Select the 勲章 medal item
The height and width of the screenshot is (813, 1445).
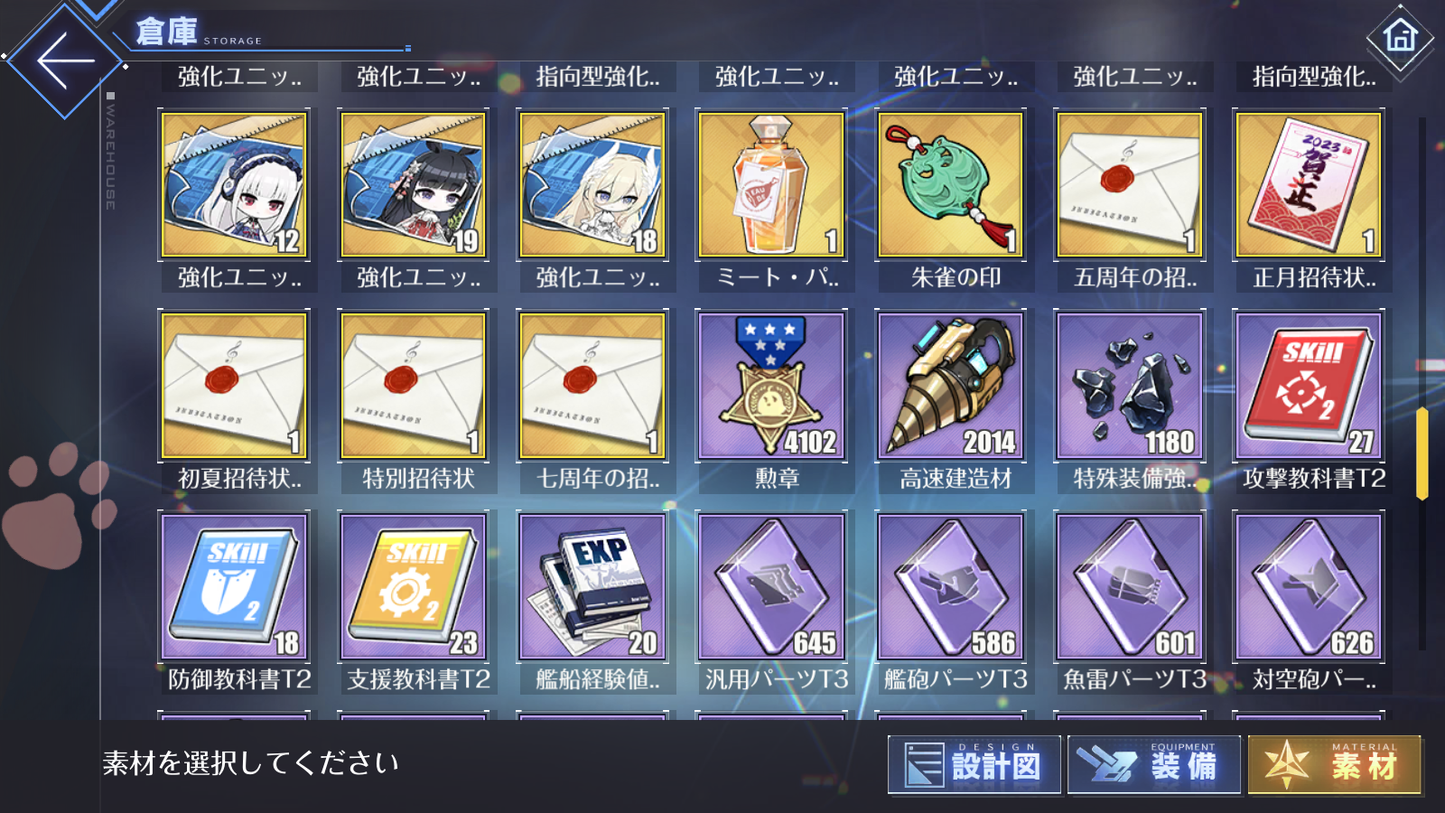(x=771, y=385)
